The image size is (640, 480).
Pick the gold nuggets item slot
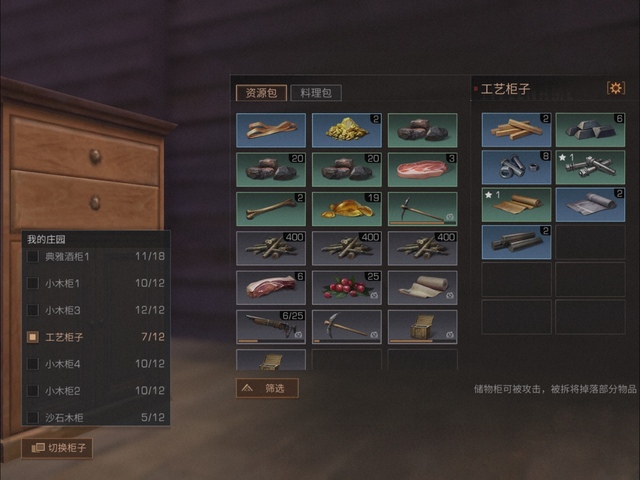click(x=346, y=129)
